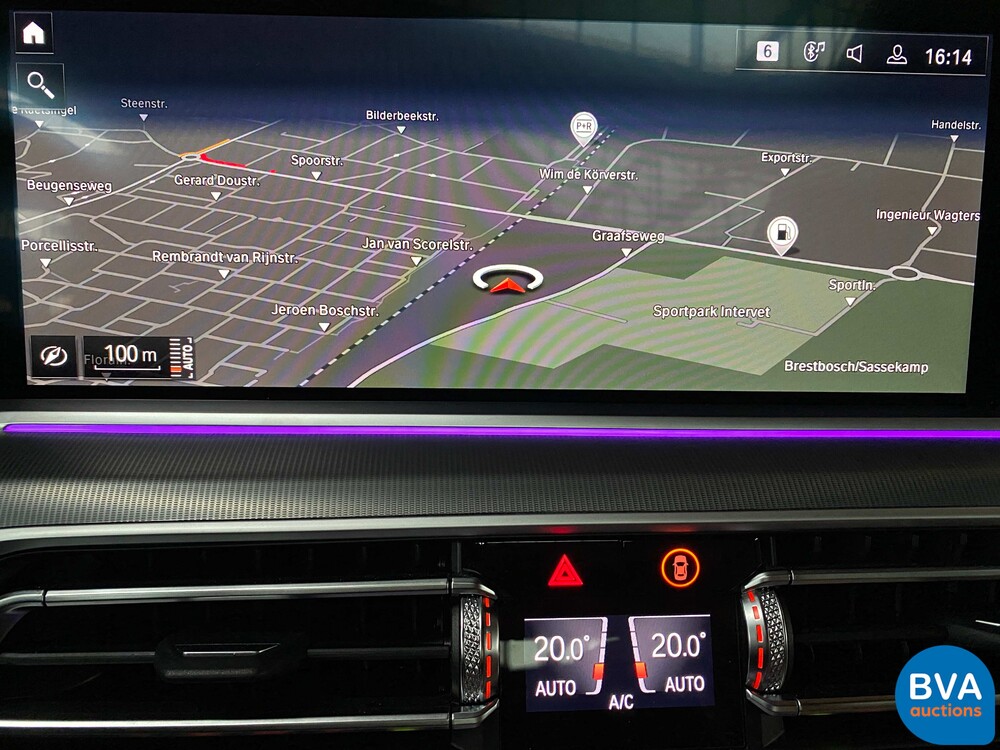This screenshot has width=1000, height=750.
Task: Open the home screen icon
Action: coord(34,33)
